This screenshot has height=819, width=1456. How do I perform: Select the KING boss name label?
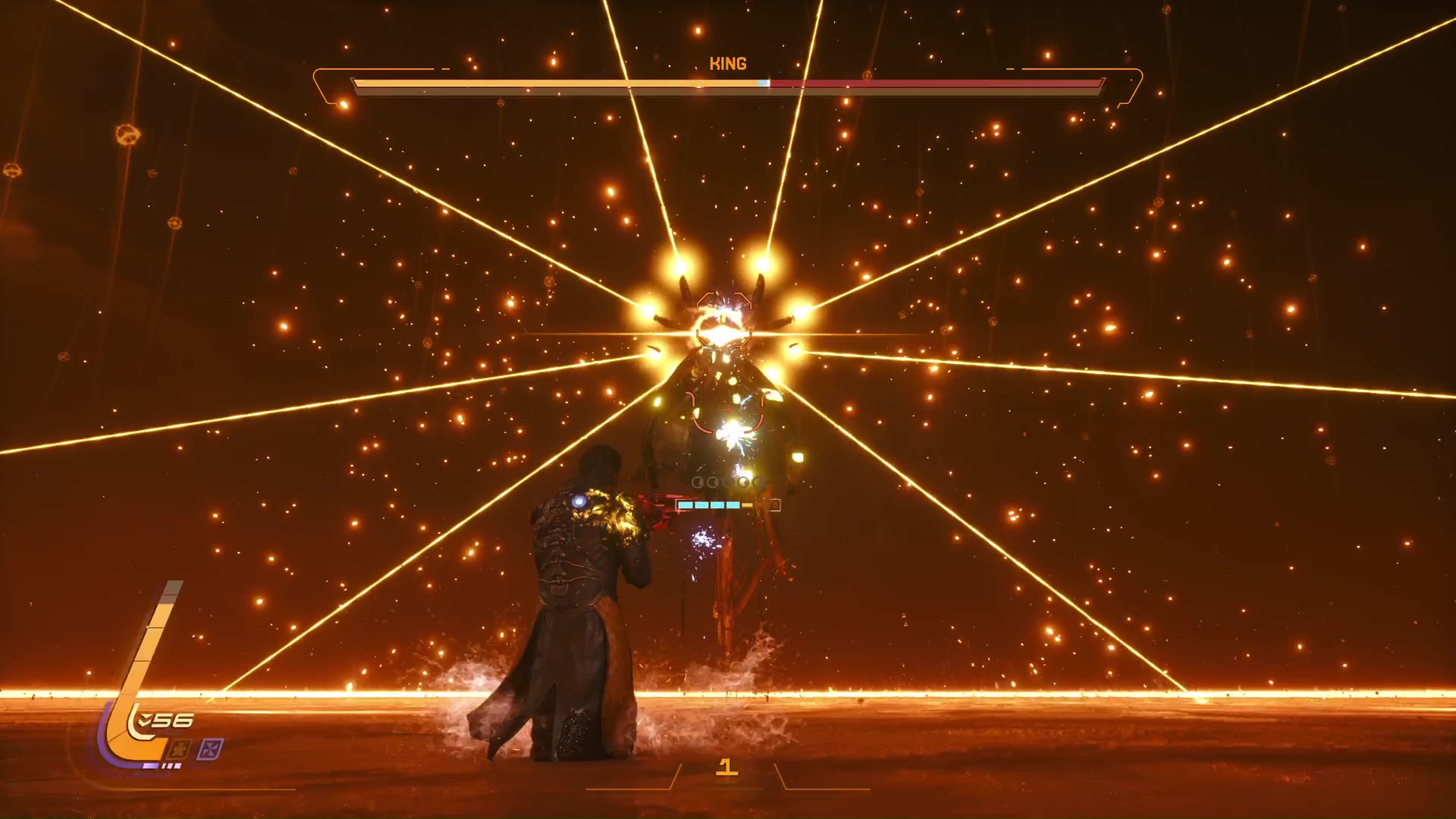pos(728,64)
